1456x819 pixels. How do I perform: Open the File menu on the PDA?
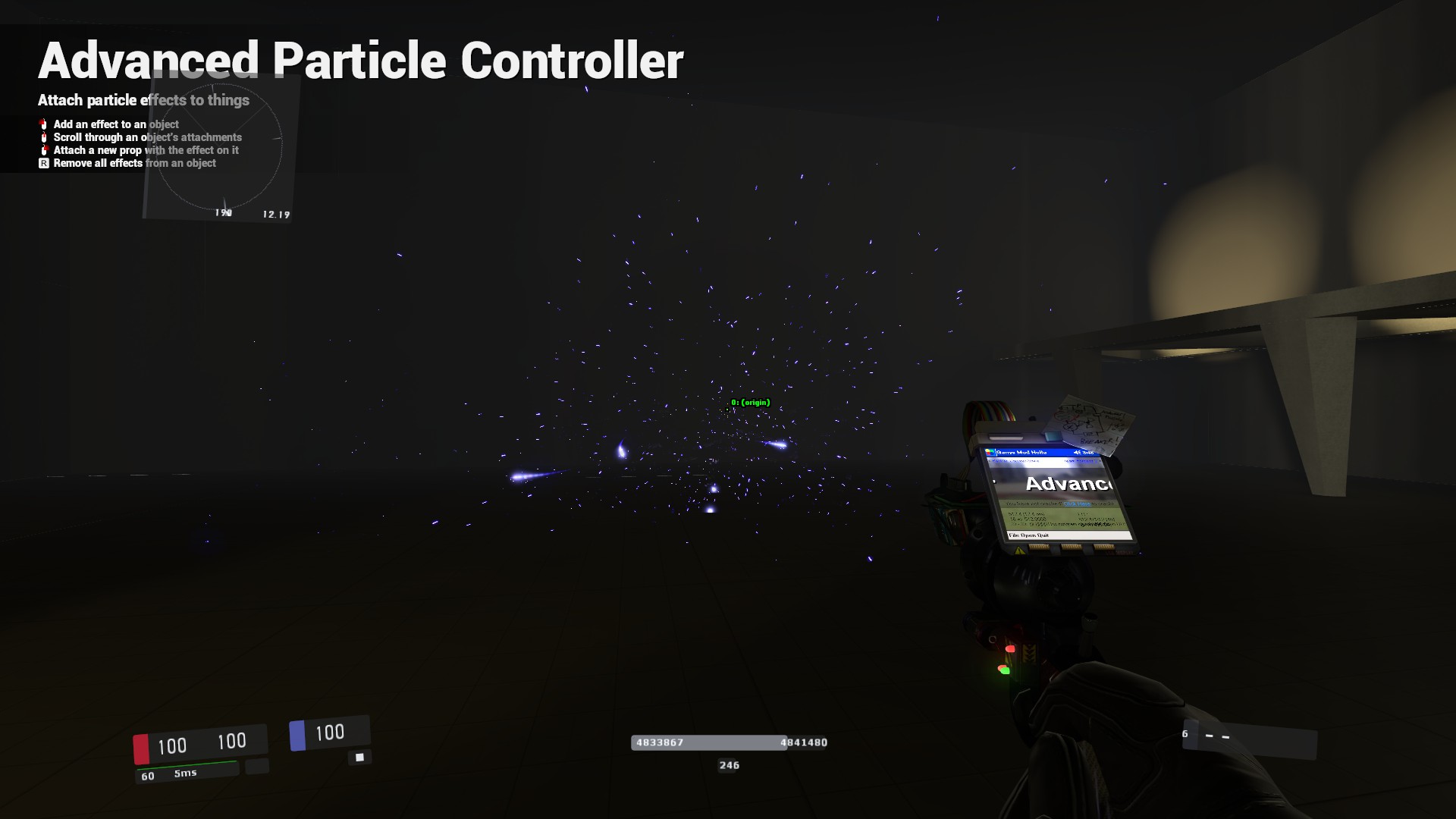(1014, 535)
